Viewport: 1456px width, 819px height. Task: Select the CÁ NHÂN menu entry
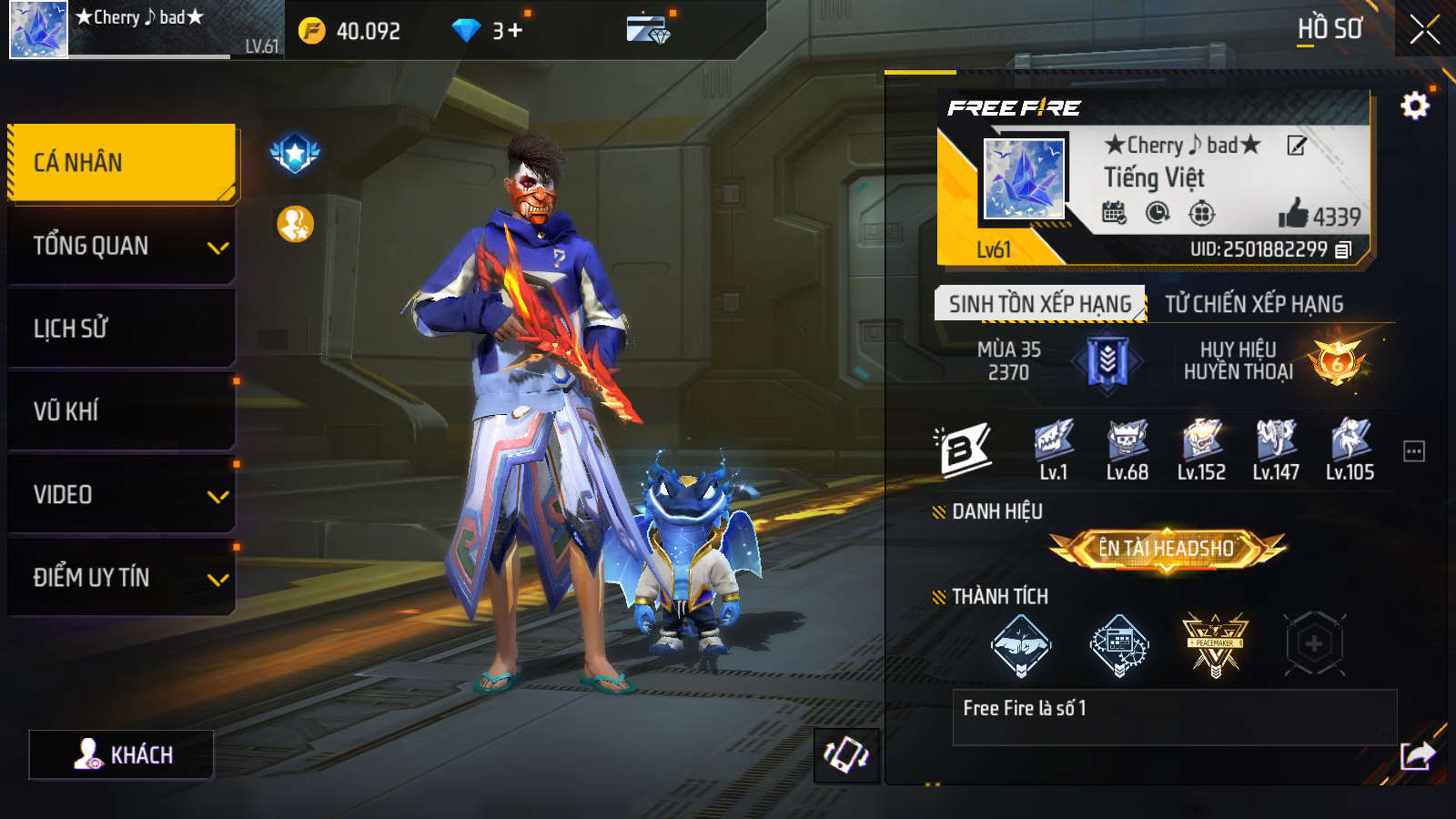(122, 163)
